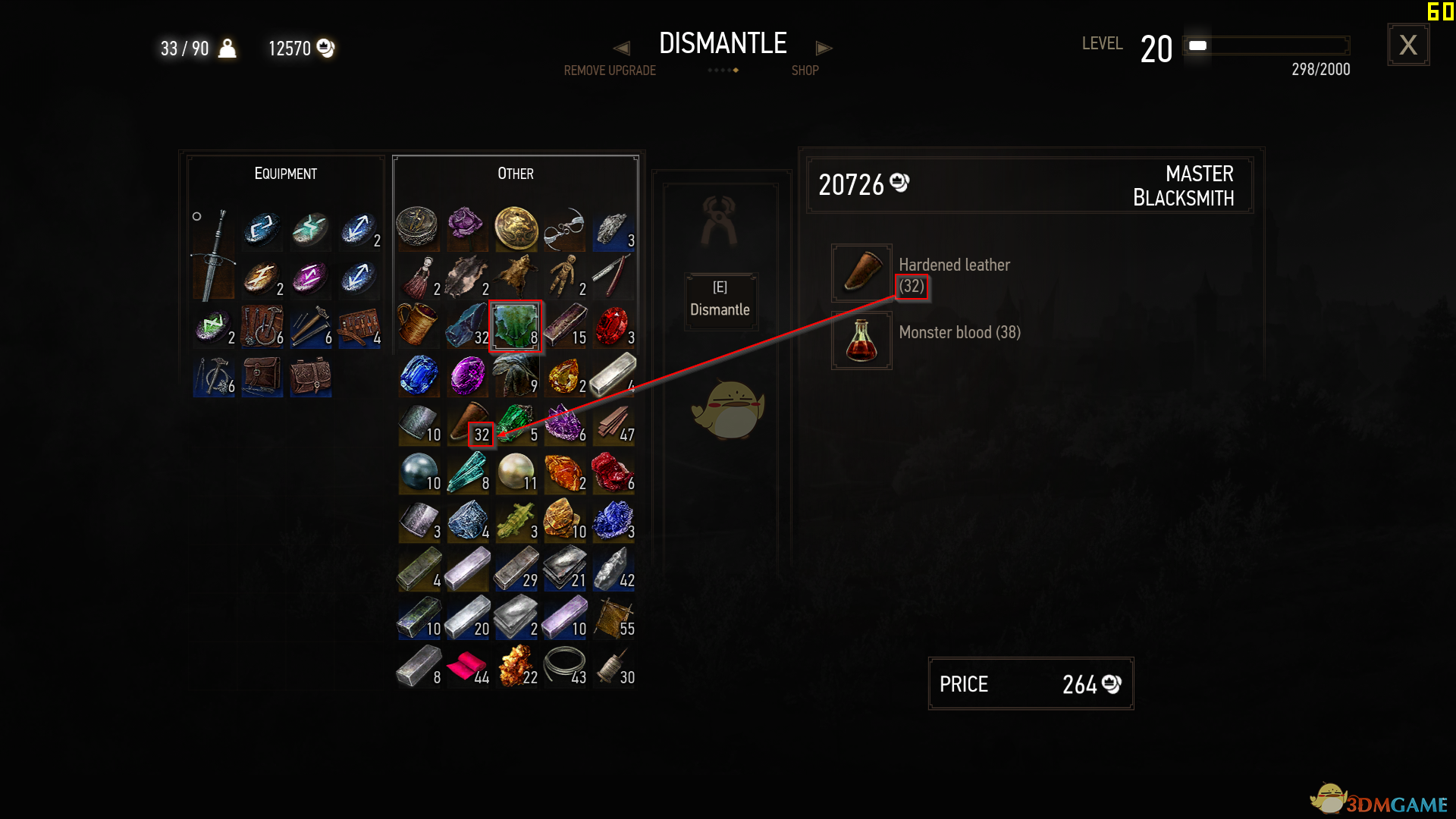The width and height of the screenshot is (1456, 819).
Task: Click the Level 20 experience progress bar
Action: point(1265,45)
